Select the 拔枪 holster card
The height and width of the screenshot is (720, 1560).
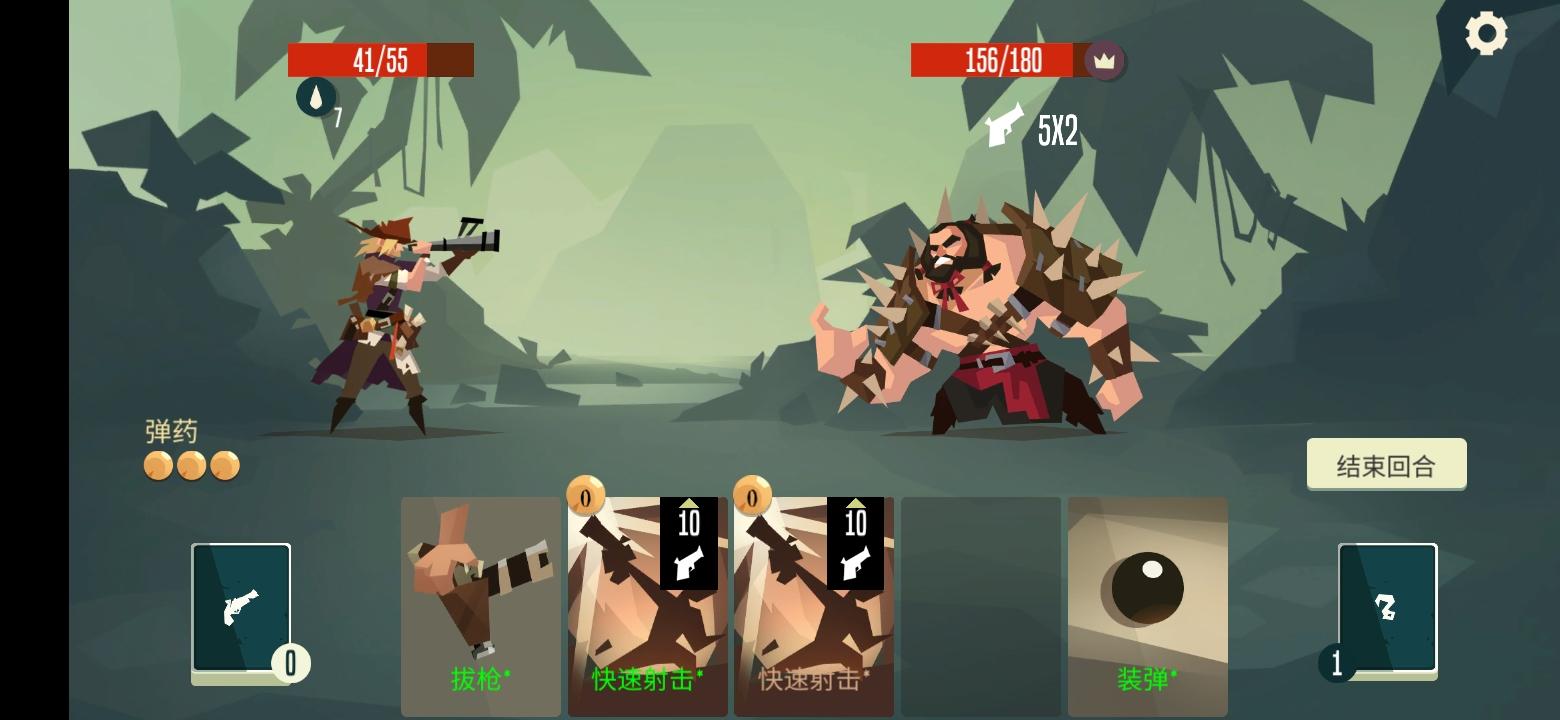tap(480, 600)
